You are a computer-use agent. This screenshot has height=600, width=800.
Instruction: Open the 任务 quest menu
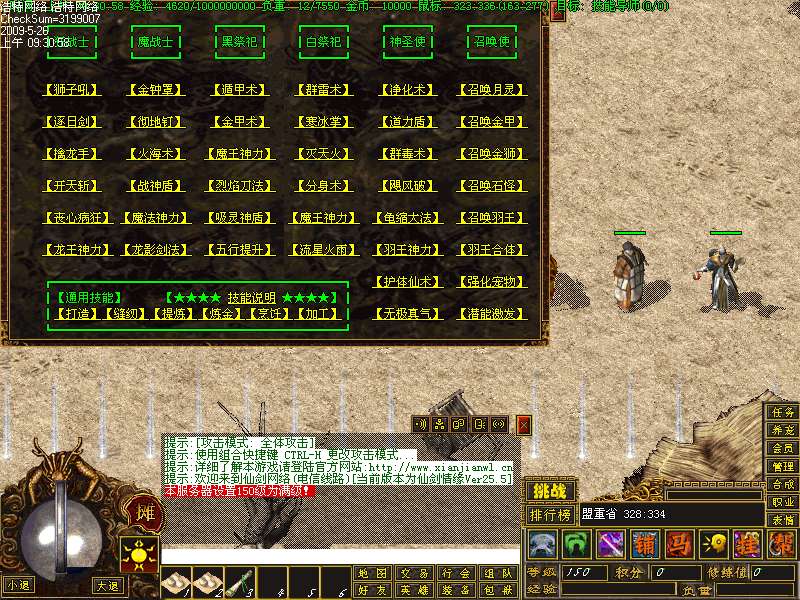coord(783,412)
